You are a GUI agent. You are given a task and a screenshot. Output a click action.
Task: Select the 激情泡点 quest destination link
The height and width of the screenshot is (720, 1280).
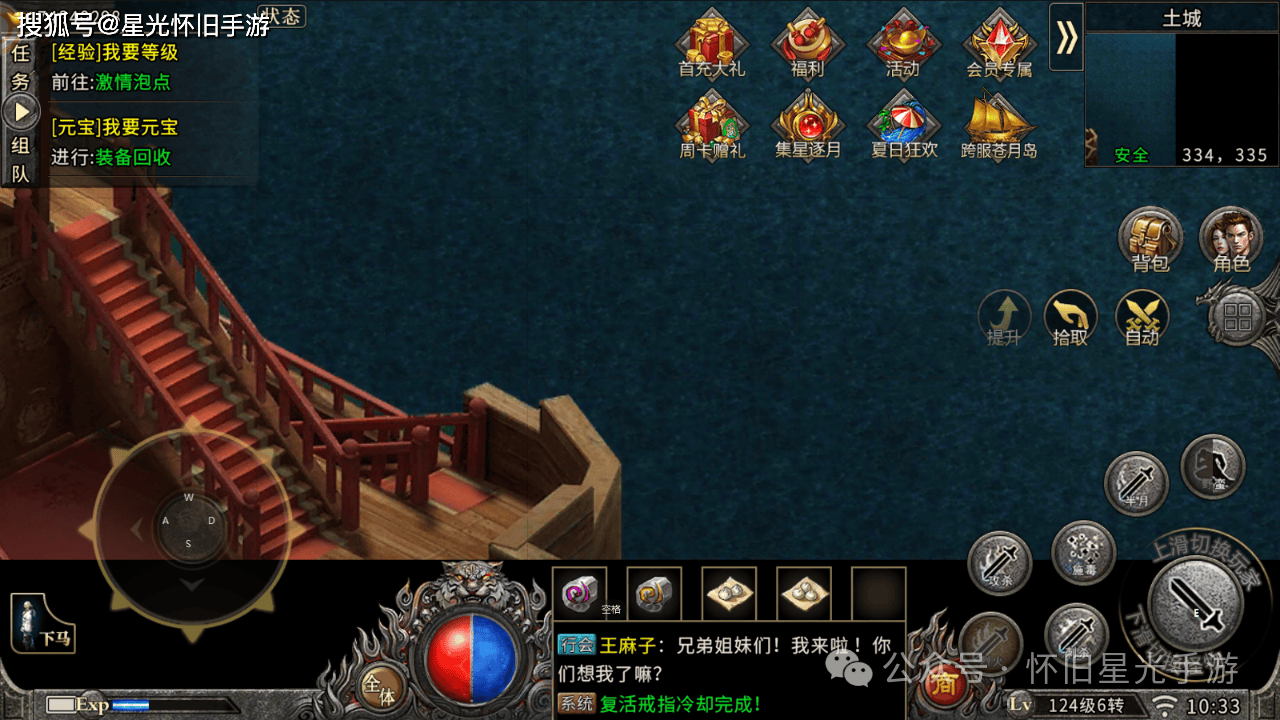tap(133, 82)
